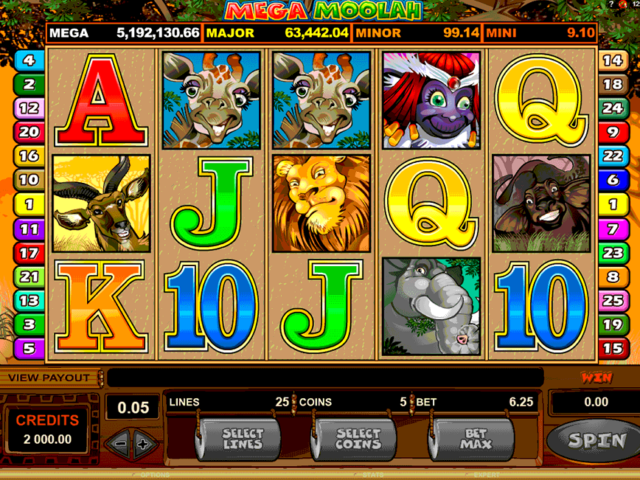640x480 pixels.
Task: Select payline indicator number 9
Action: point(611,131)
